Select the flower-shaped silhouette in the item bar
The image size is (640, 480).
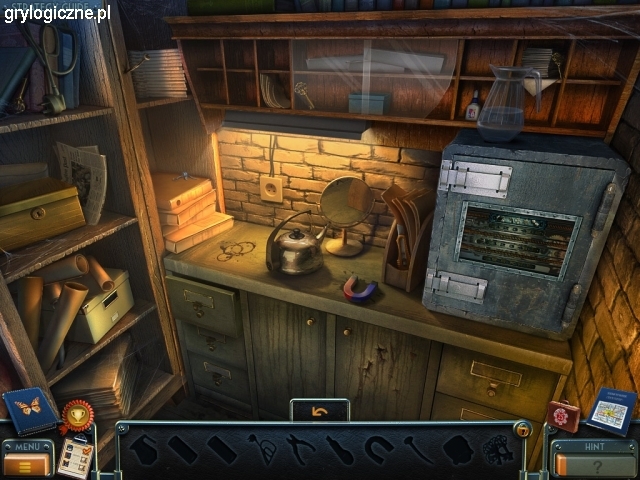tap(497, 450)
